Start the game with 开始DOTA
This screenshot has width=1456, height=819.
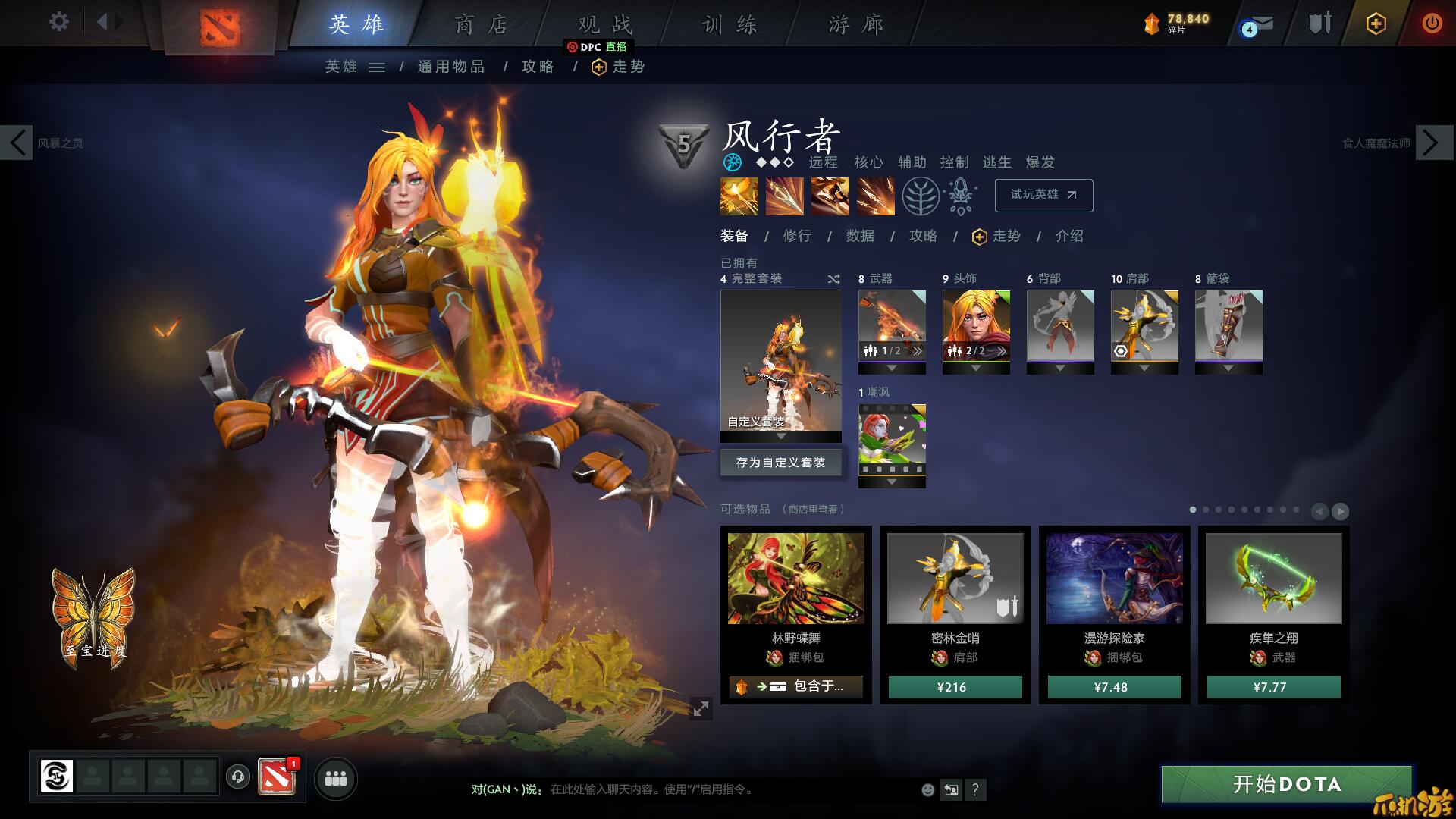pos(1286,784)
